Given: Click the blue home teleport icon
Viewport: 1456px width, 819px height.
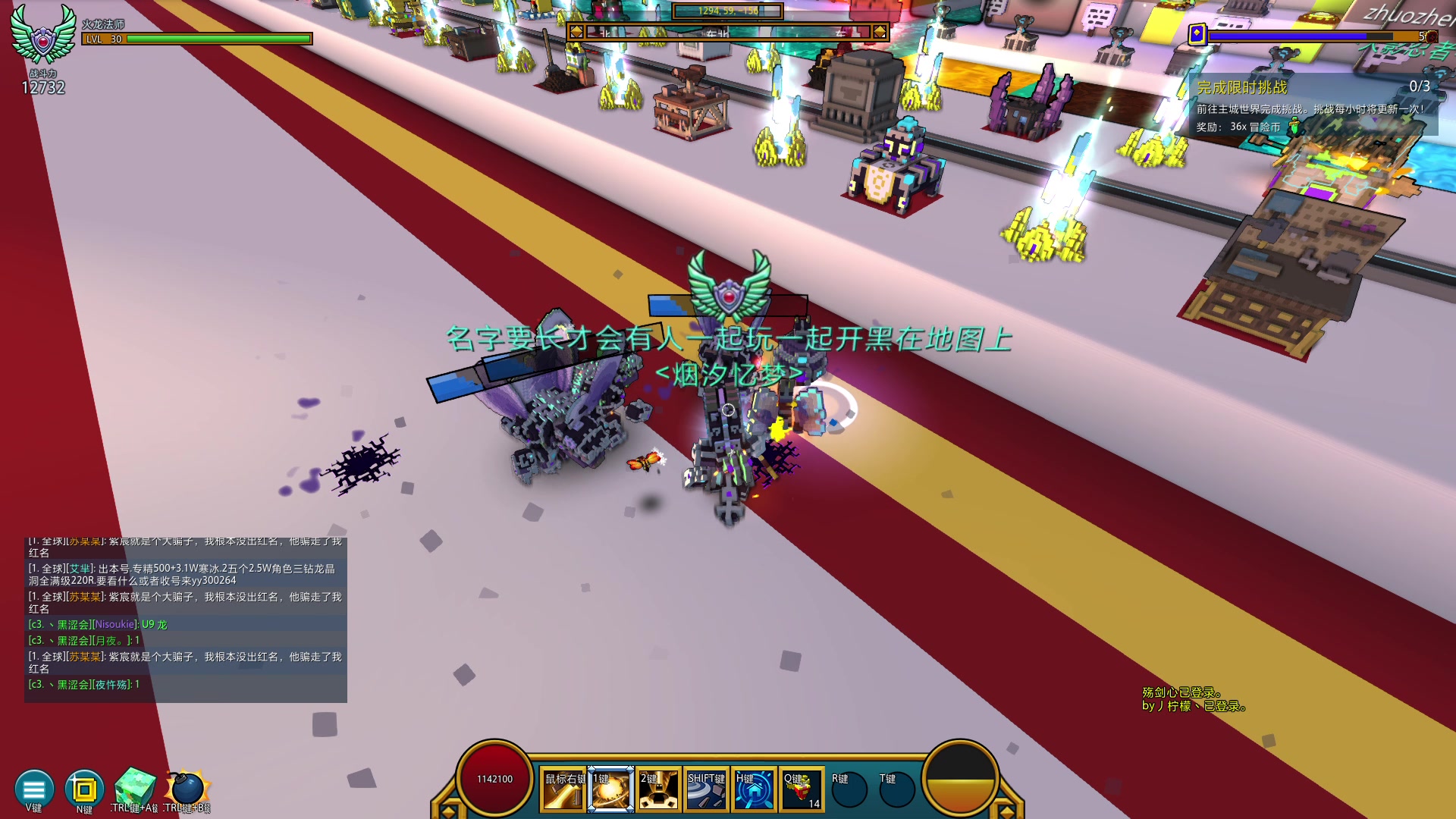Looking at the screenshot, I should click(754, 790).
